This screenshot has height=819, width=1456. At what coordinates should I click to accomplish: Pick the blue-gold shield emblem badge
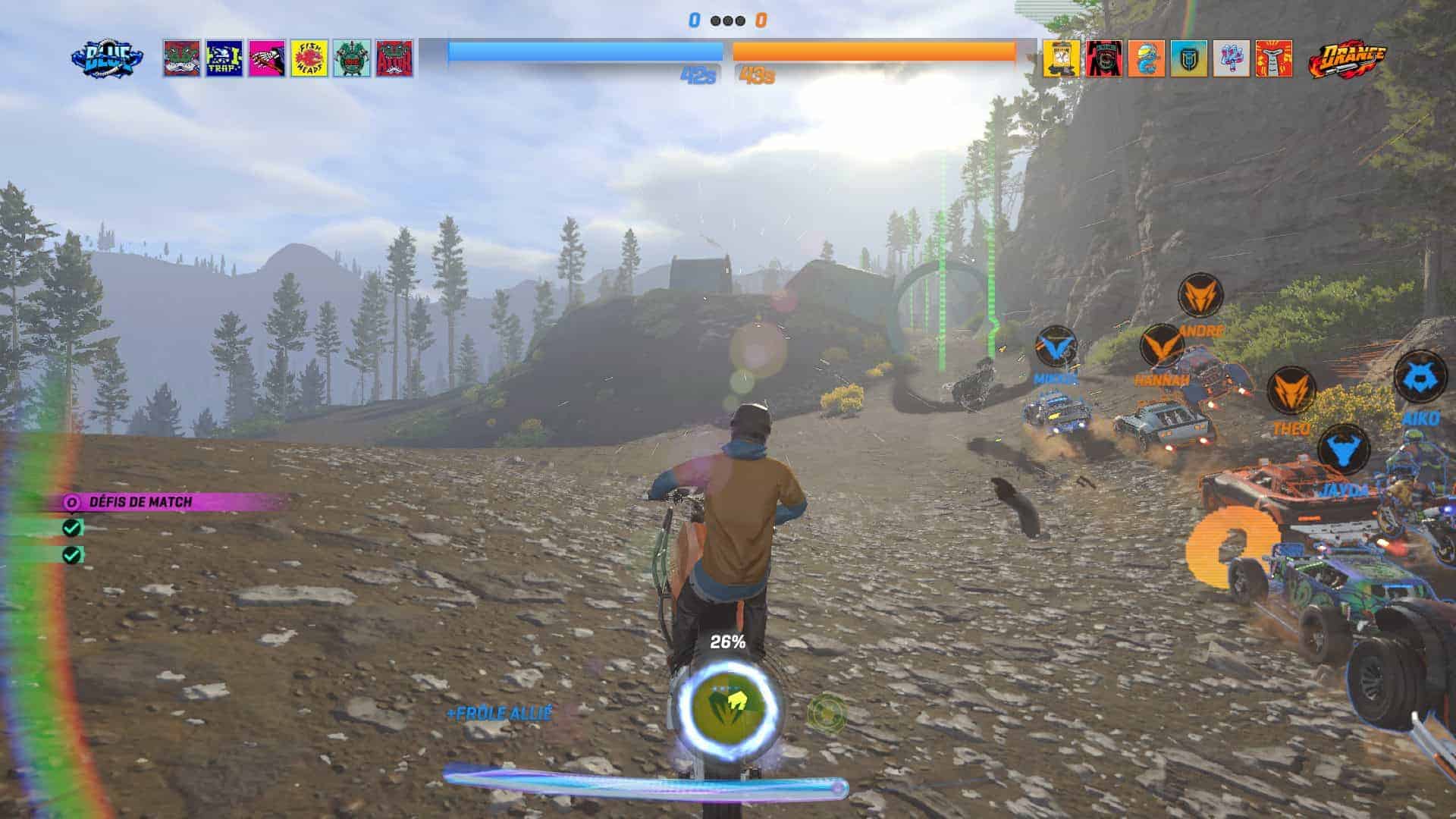click(1188, 58)
